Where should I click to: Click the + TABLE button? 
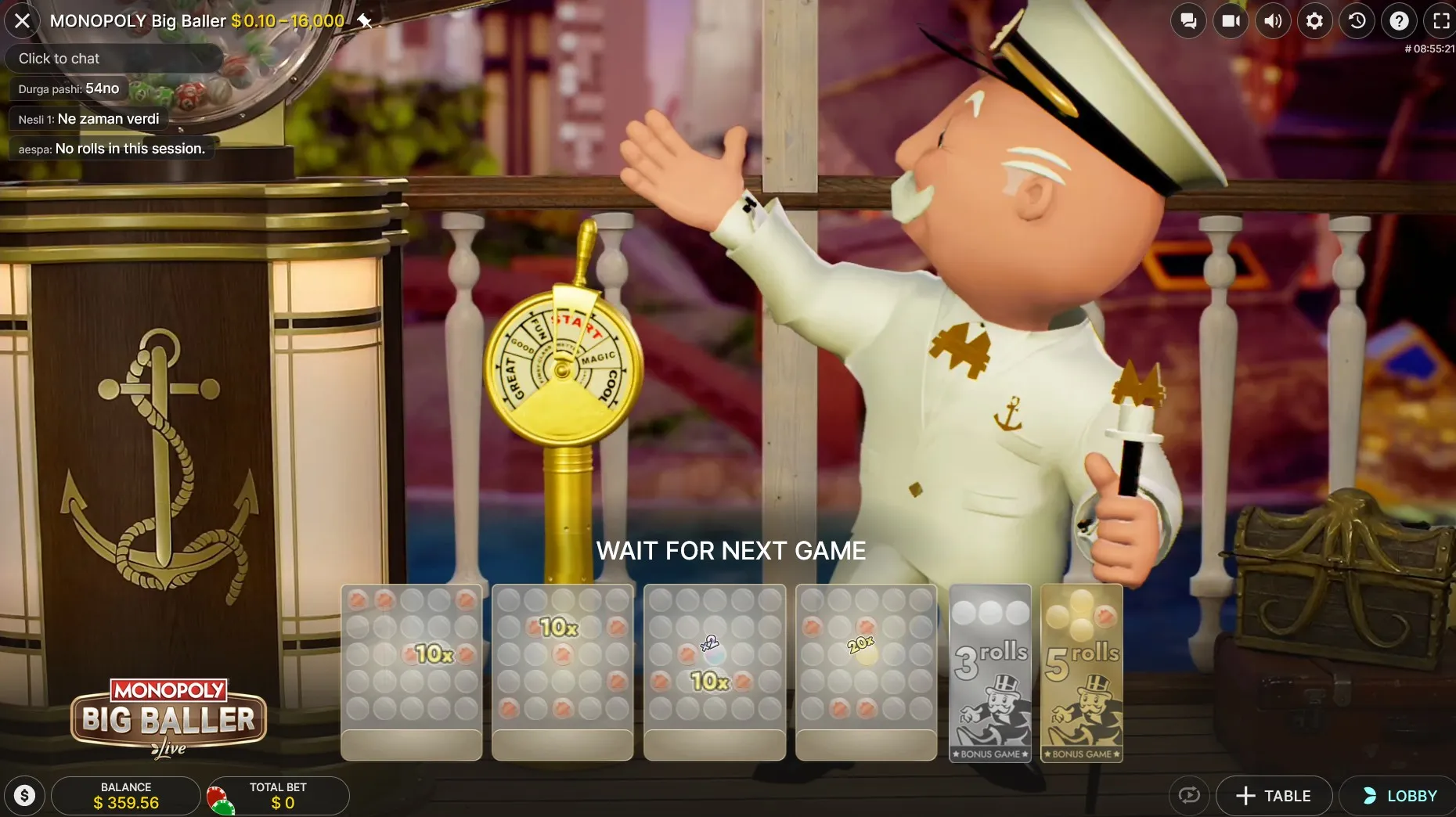1274,795
